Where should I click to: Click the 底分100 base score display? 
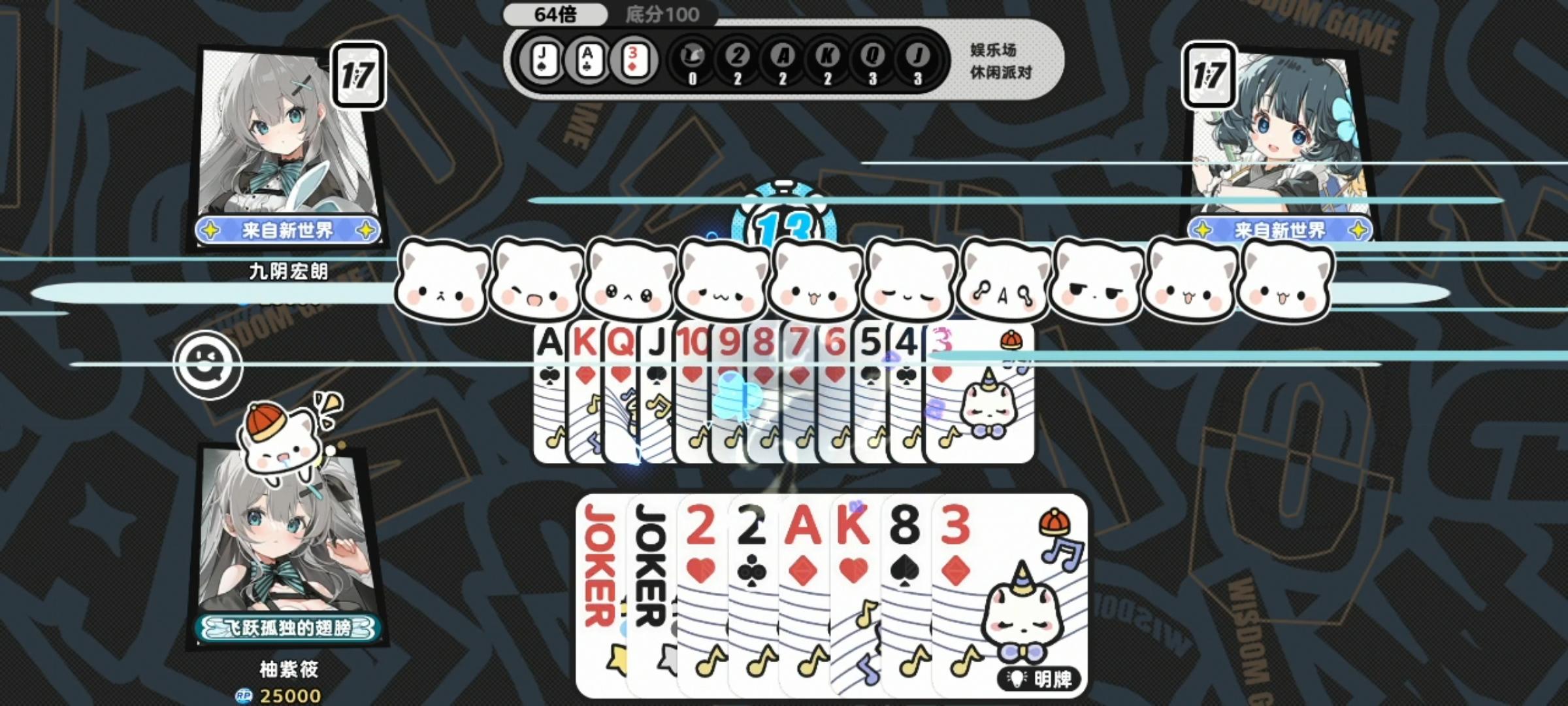(660, 13)
